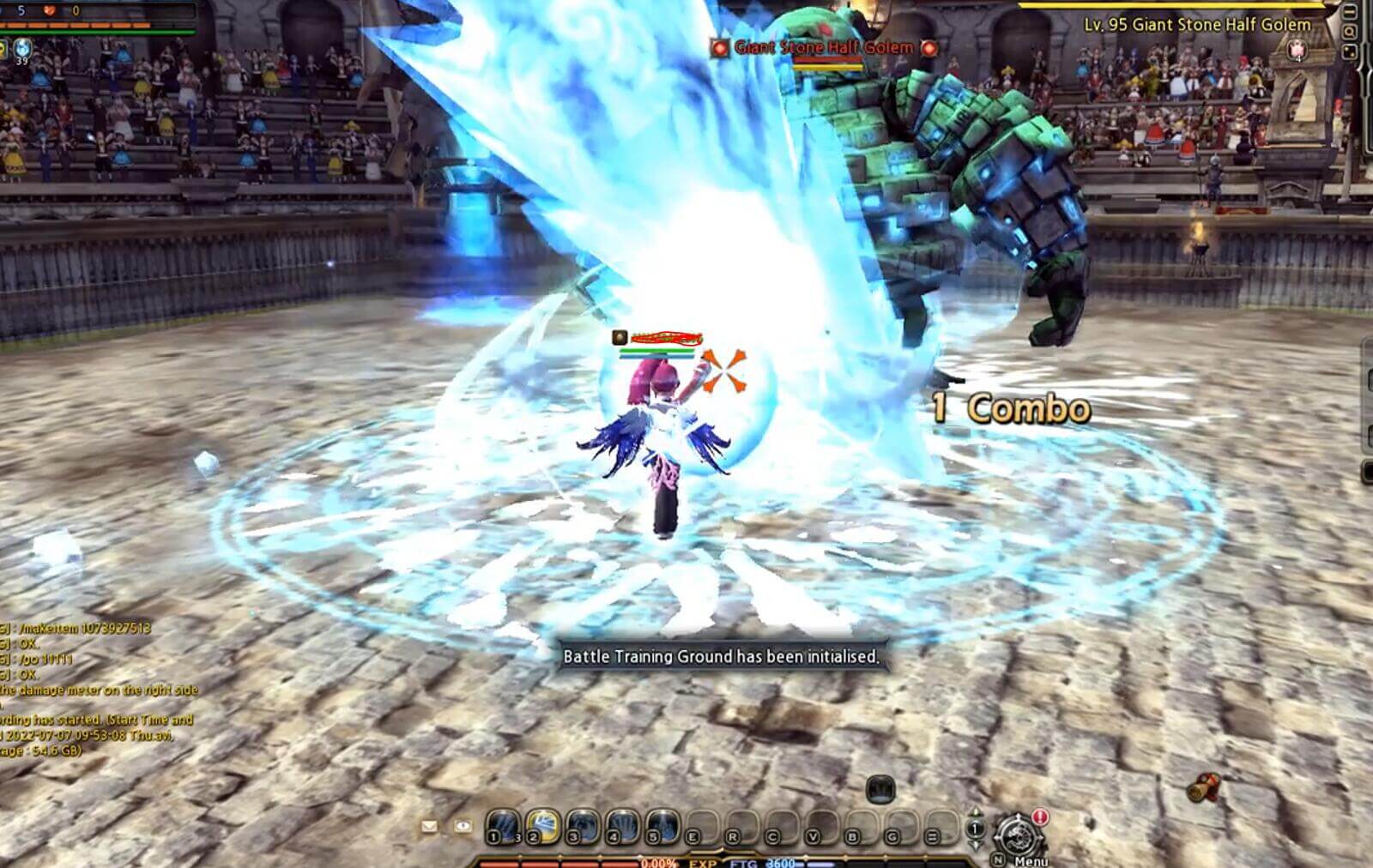Toggle the eye visibility icon
Image resolution: width=1373 pixels, height=868 pixels.
click(463, 827)
